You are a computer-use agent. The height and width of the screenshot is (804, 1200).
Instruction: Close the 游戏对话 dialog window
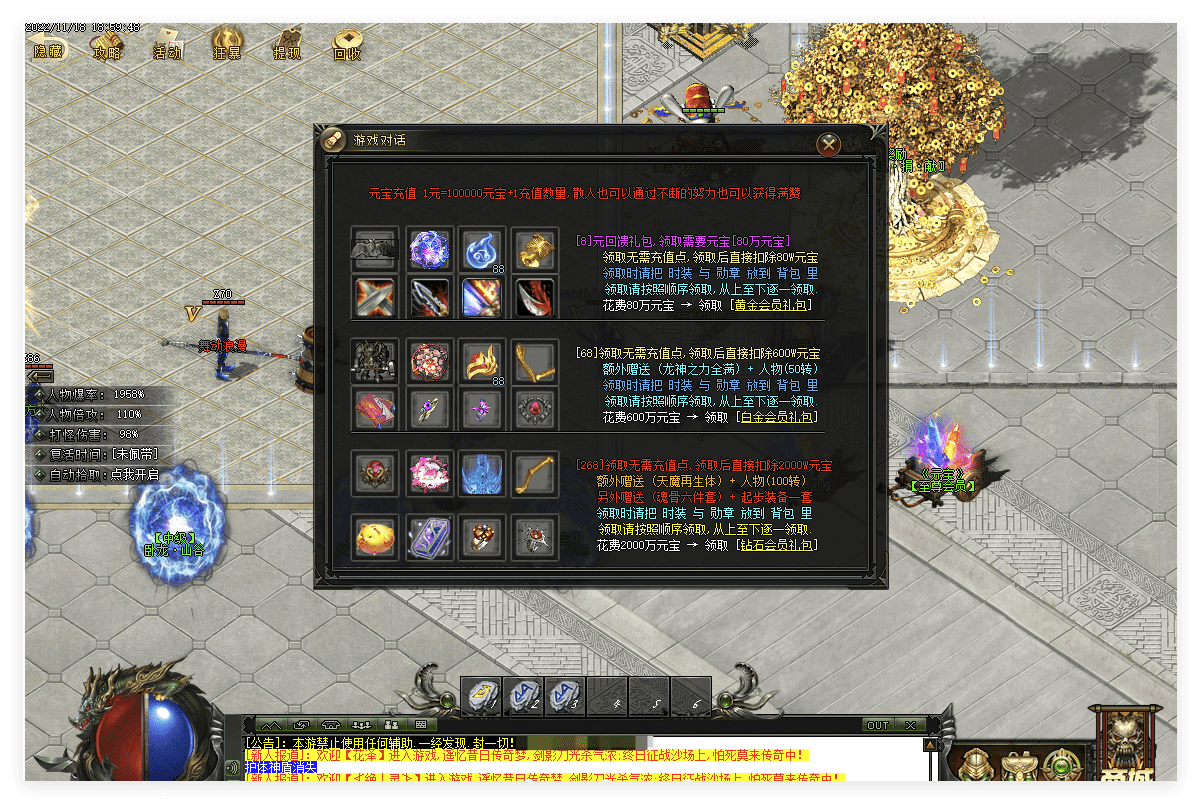(828, 144)
